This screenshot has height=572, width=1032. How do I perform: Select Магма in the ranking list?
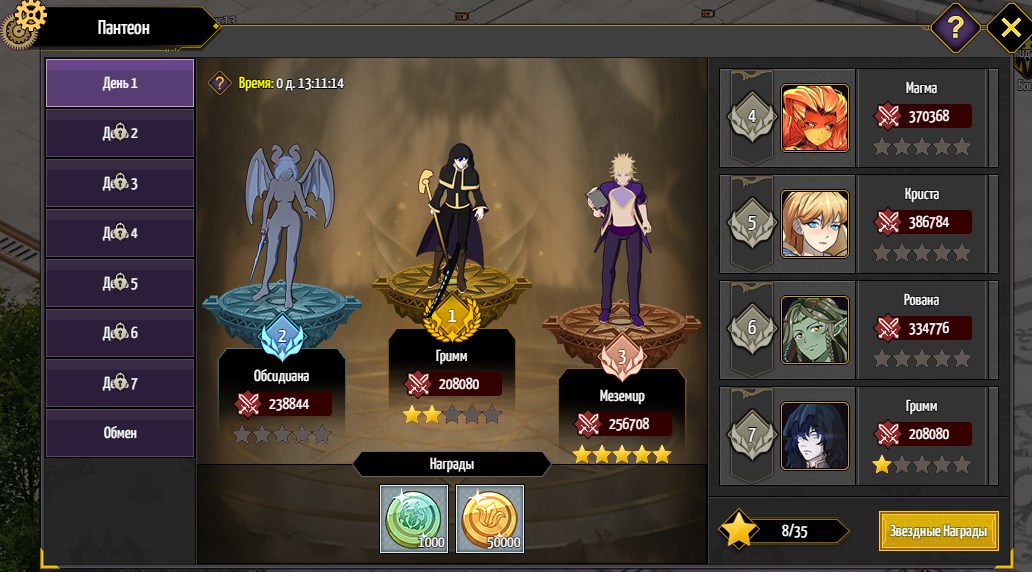[x=858, y=118]
